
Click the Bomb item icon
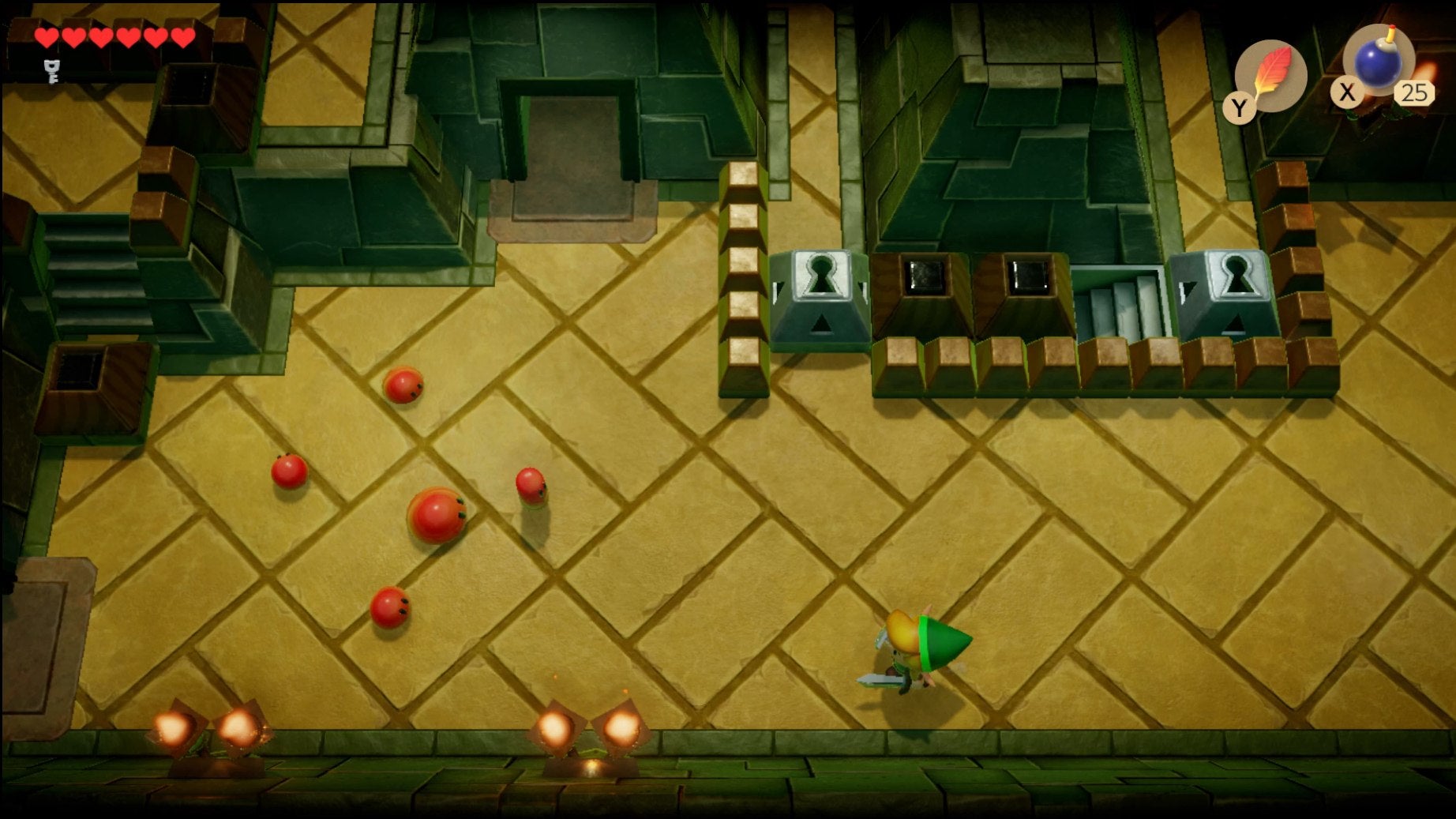click(1377, 67)
